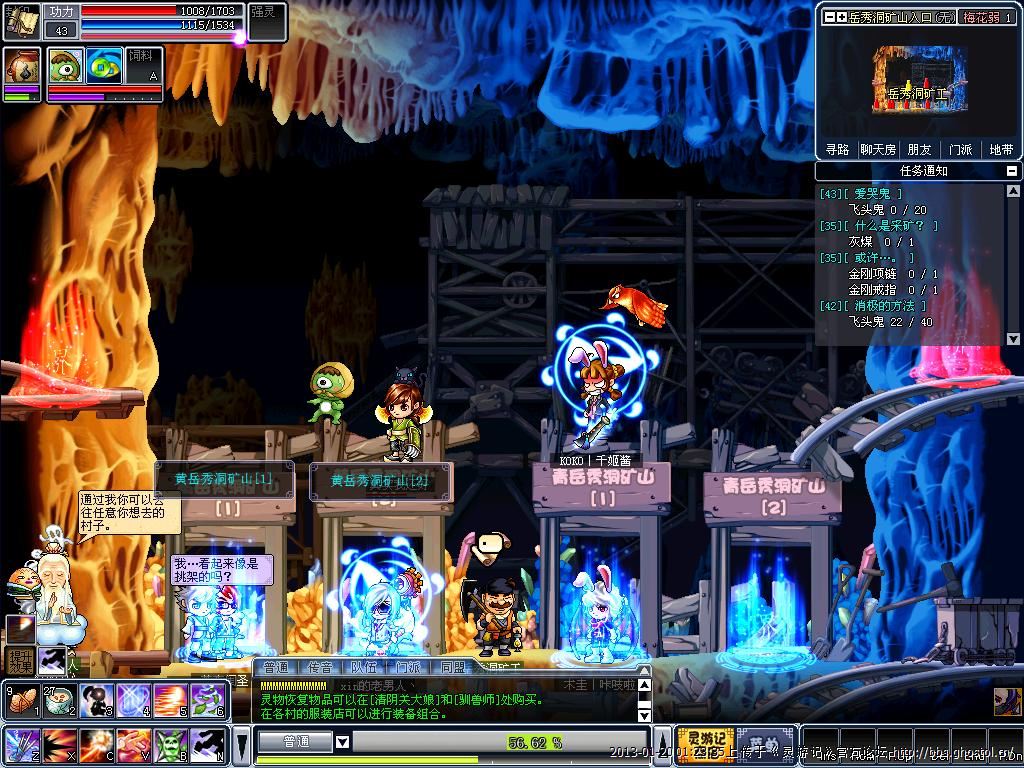Collapse the 任务通知 quest tracker panel
Image resolution: width=1024 pixels, height=768 pixels.
[x=1013, y=171]
